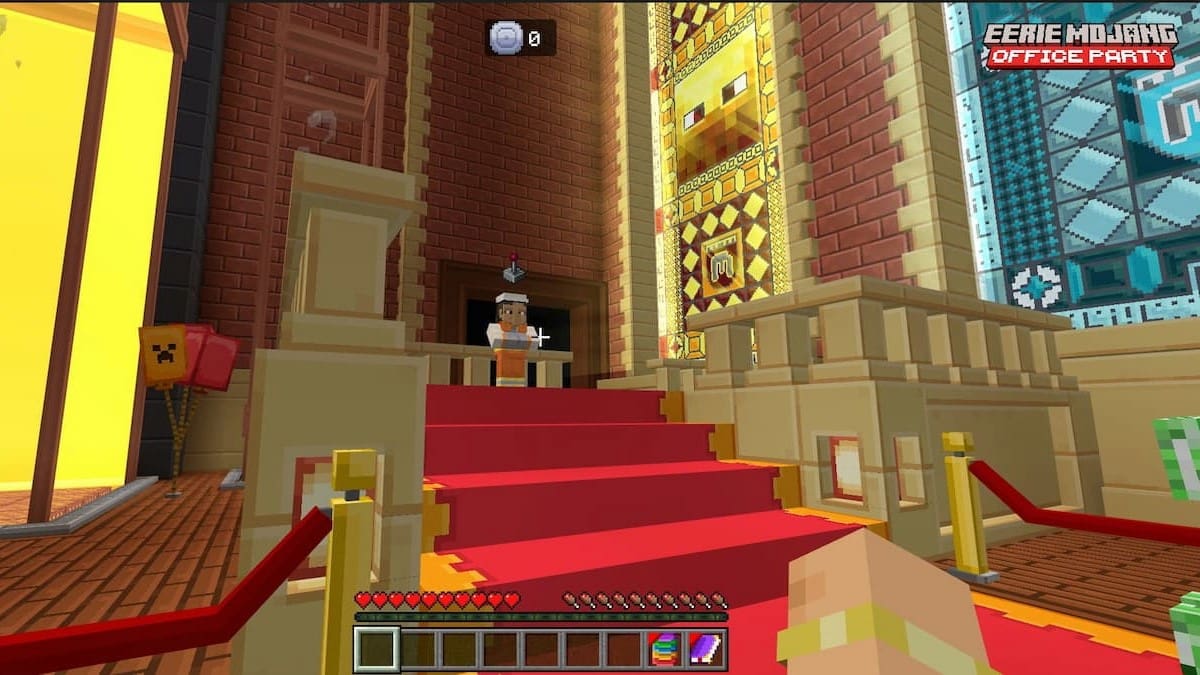Select the purple book hotbar slot
Screen dimensions: 1200x675
[x=705, y=649]
